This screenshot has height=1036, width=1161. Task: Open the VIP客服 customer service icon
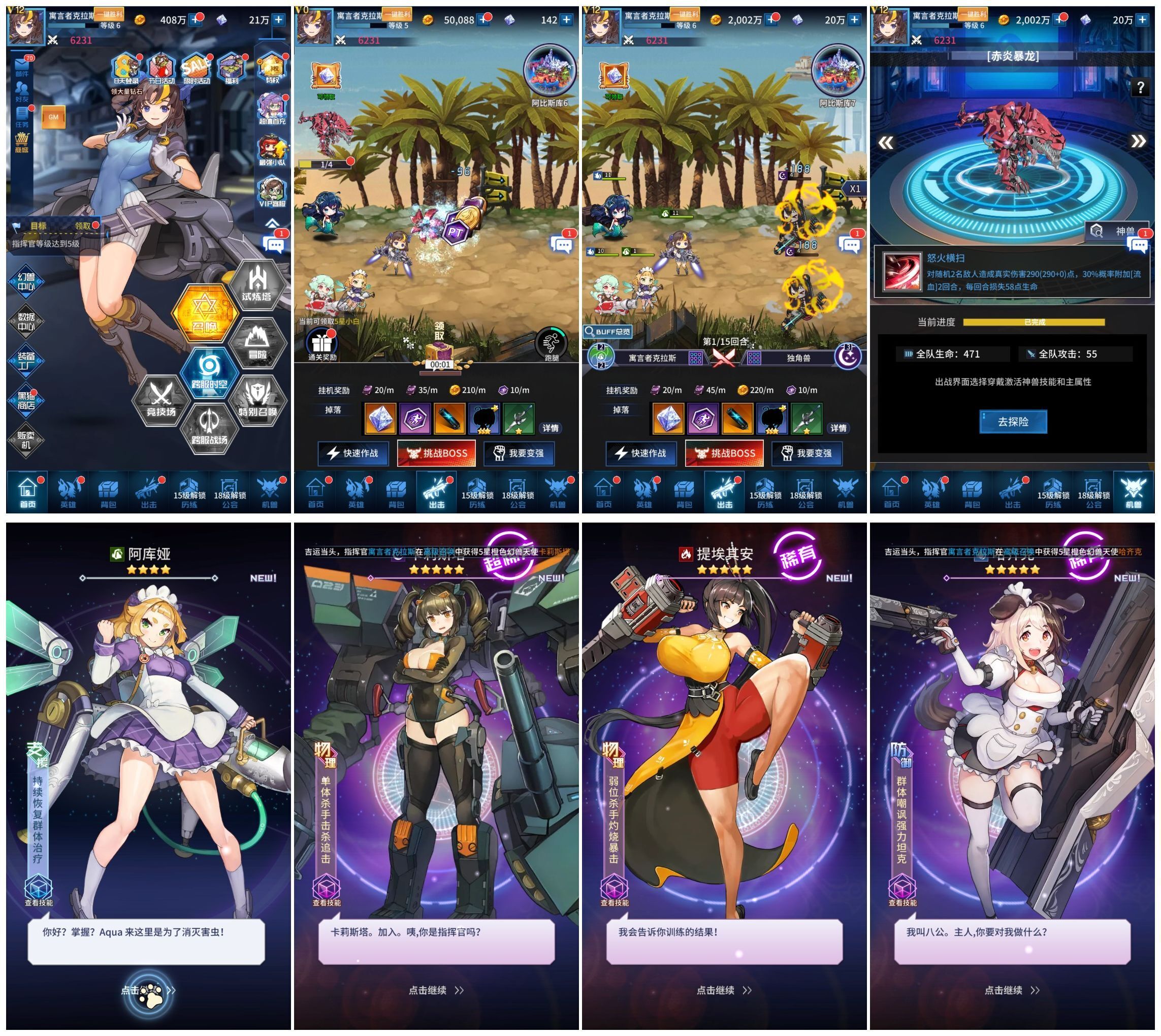coord(272,192)
